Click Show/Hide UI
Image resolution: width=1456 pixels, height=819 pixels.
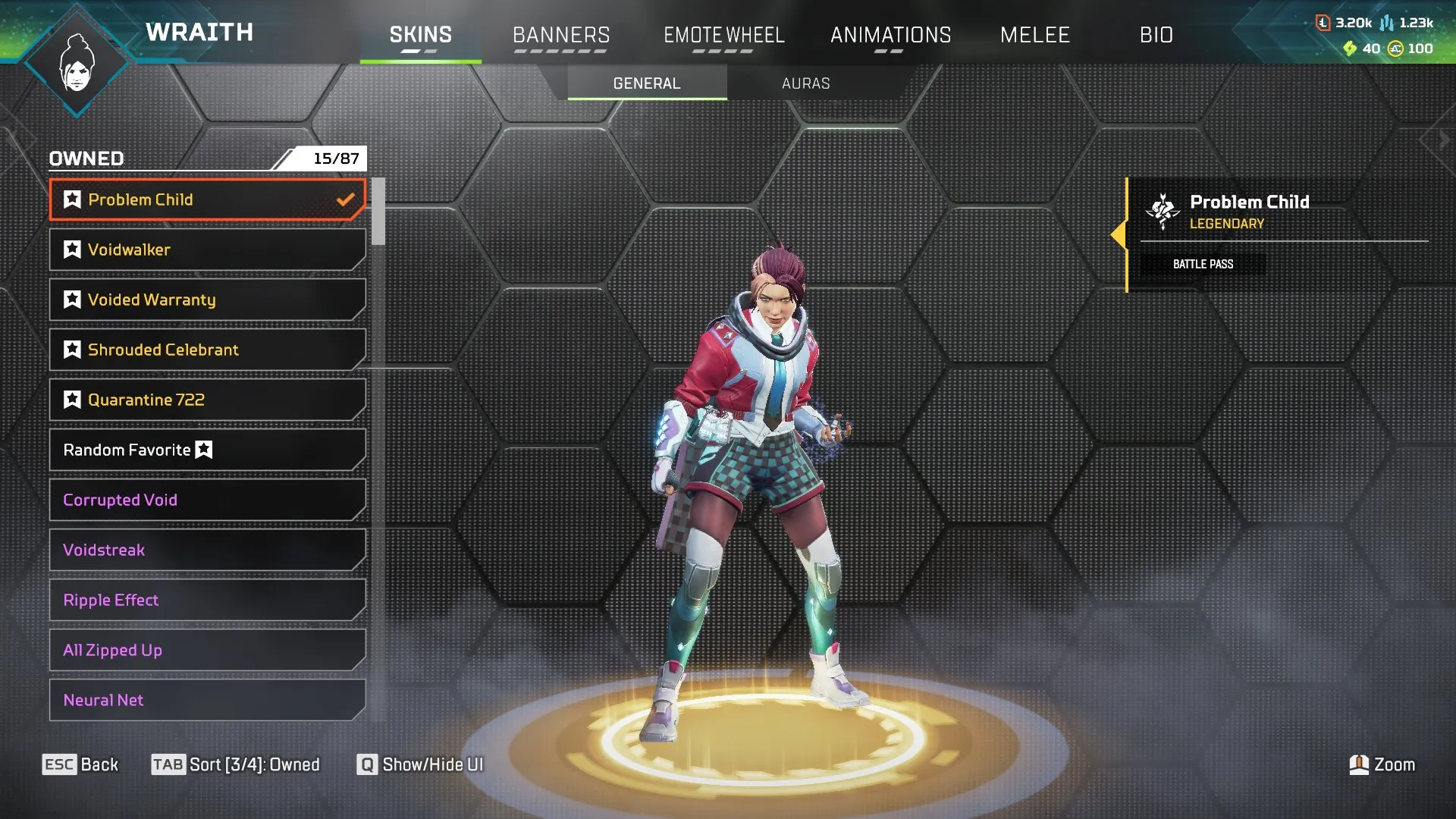(420, 764)
